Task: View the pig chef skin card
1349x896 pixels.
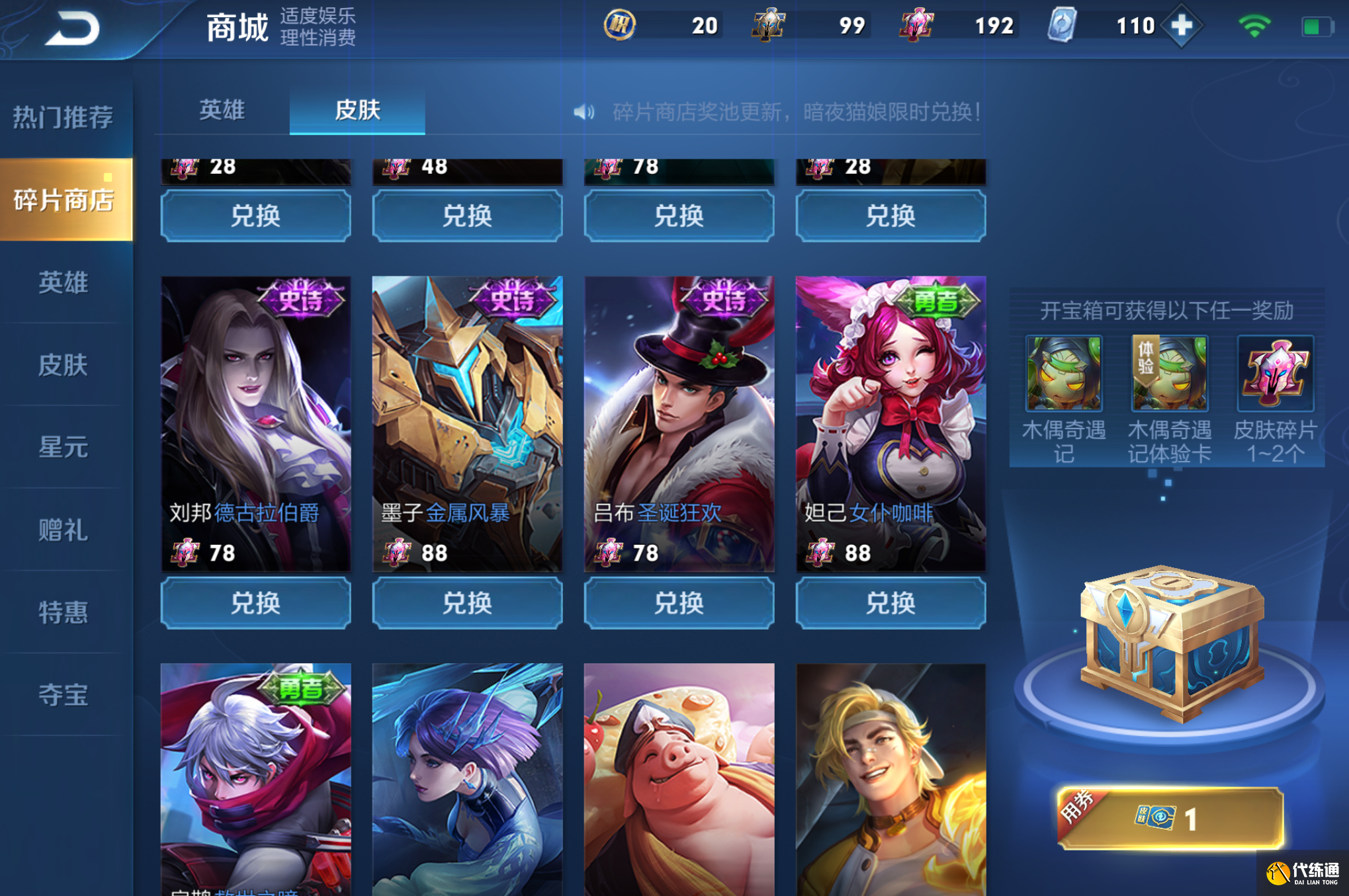Action: click(x=679, y=779)
